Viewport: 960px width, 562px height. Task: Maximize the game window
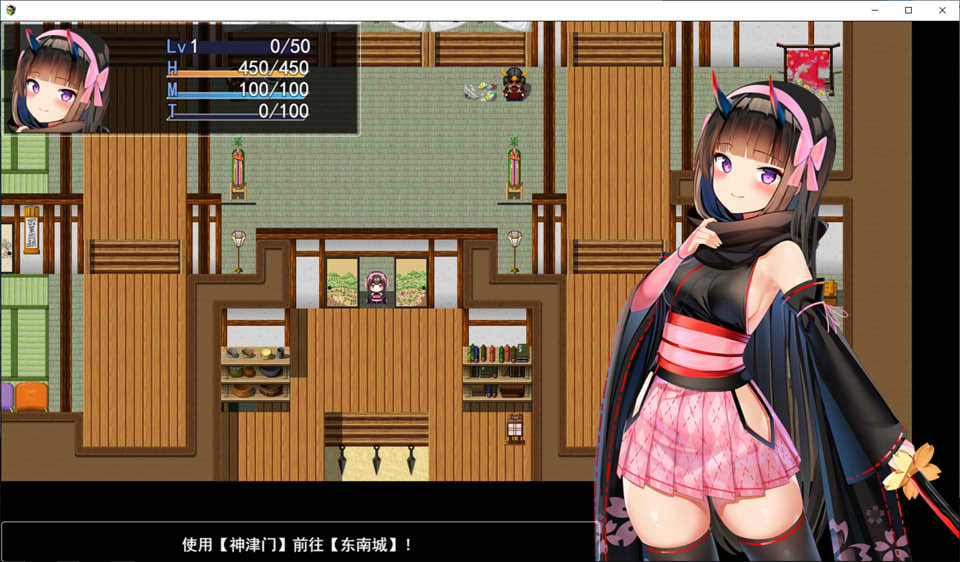908,10
